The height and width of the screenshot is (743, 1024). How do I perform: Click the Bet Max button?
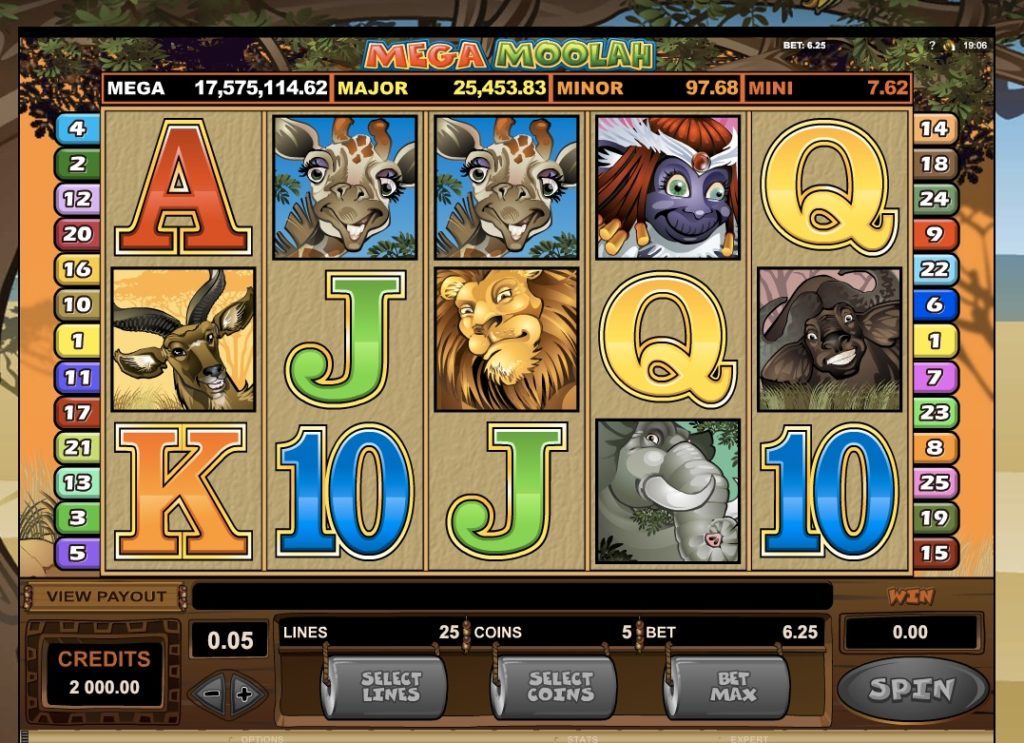click(x=726, y=688)
